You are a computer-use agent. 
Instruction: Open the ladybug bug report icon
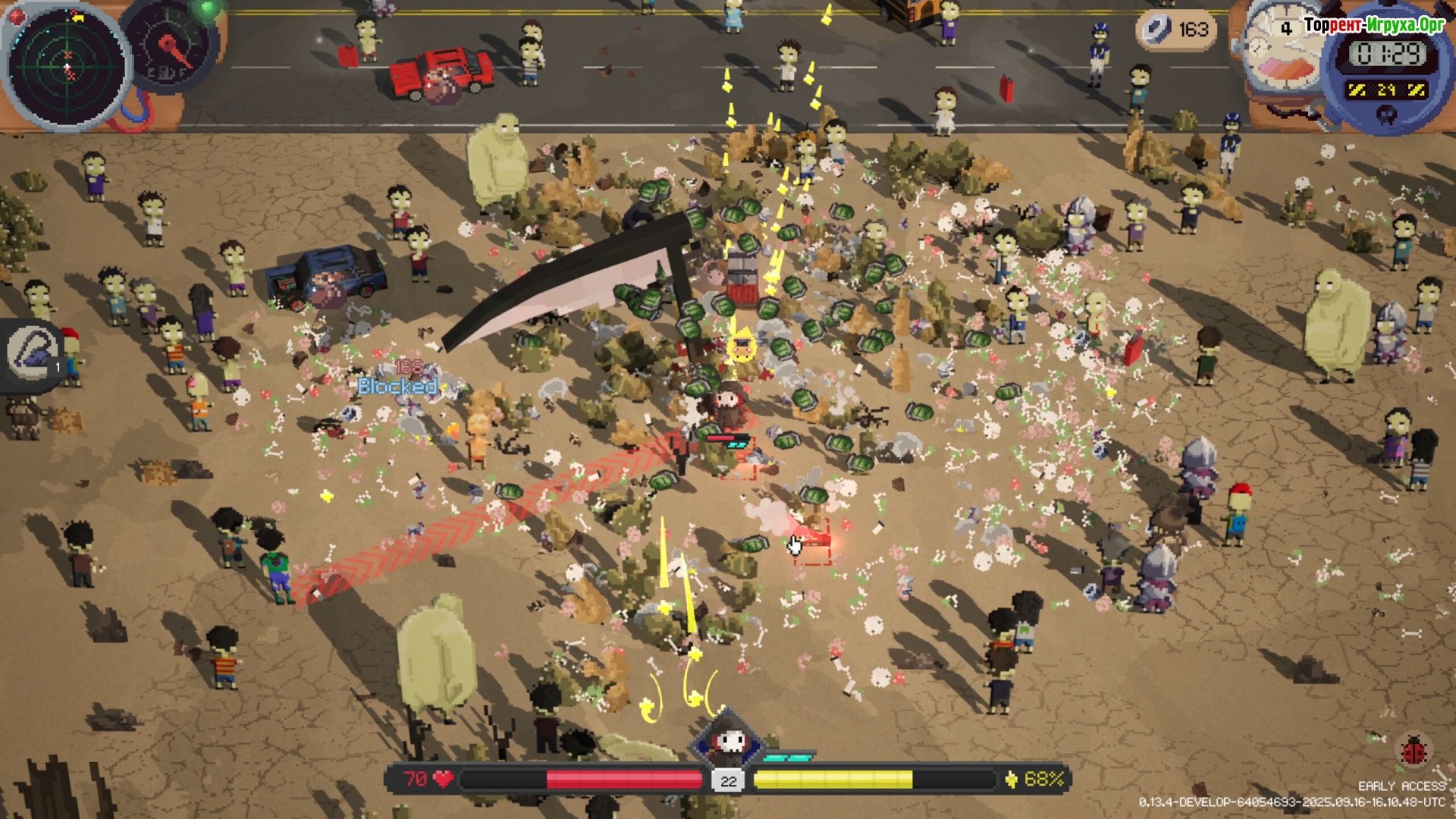[1414, 752]
